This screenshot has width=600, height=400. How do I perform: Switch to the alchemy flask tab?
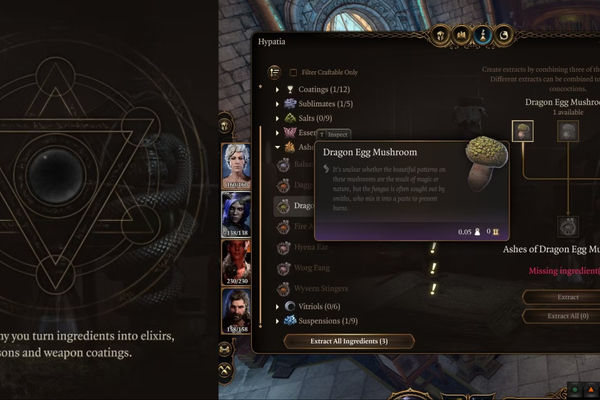point(483,36)
